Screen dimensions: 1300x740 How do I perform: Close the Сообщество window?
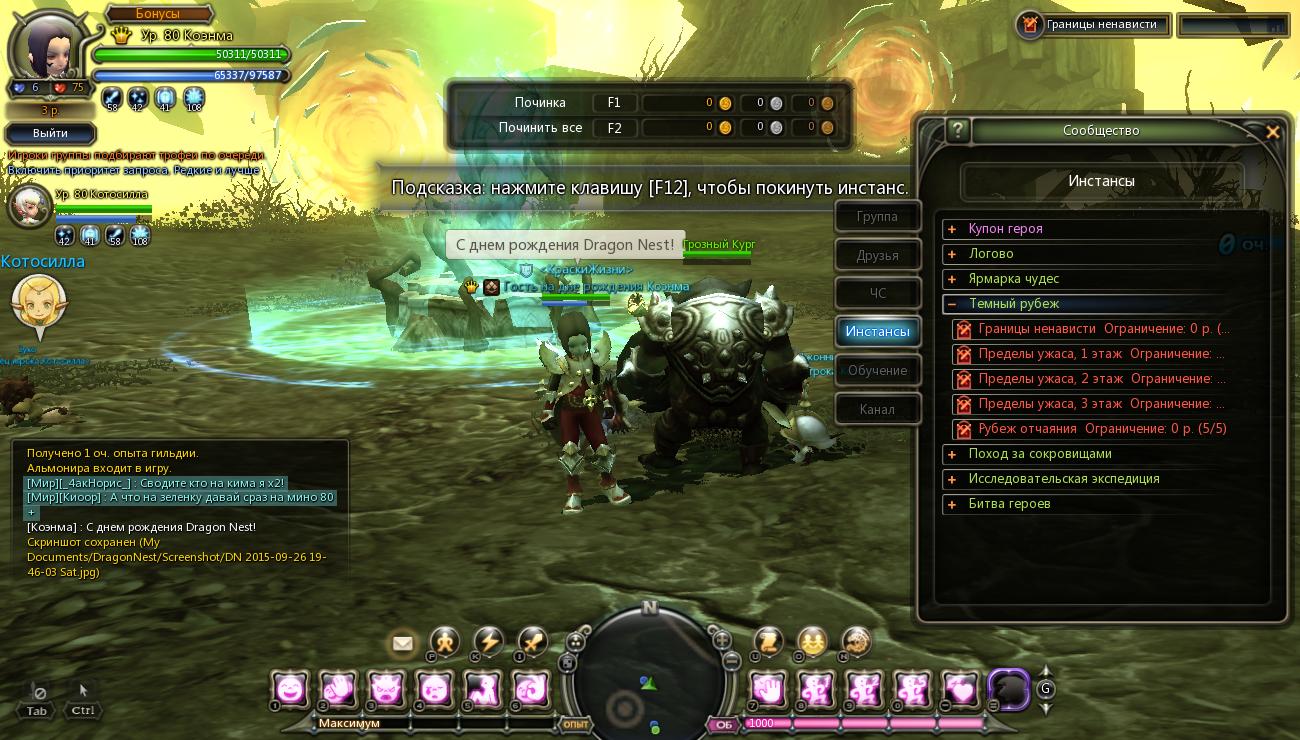1272,131
